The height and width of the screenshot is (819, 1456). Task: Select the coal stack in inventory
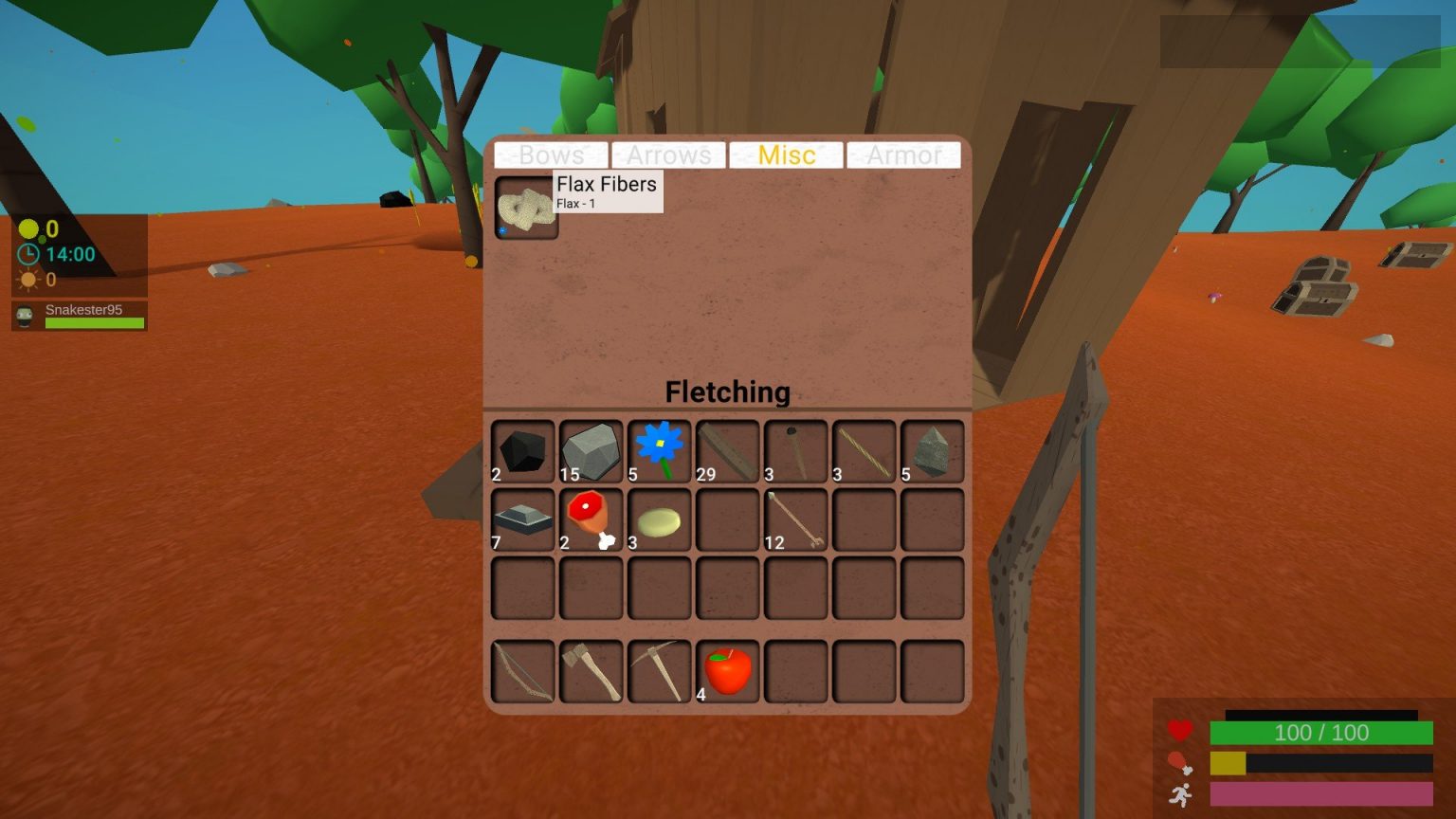point(522,450)
